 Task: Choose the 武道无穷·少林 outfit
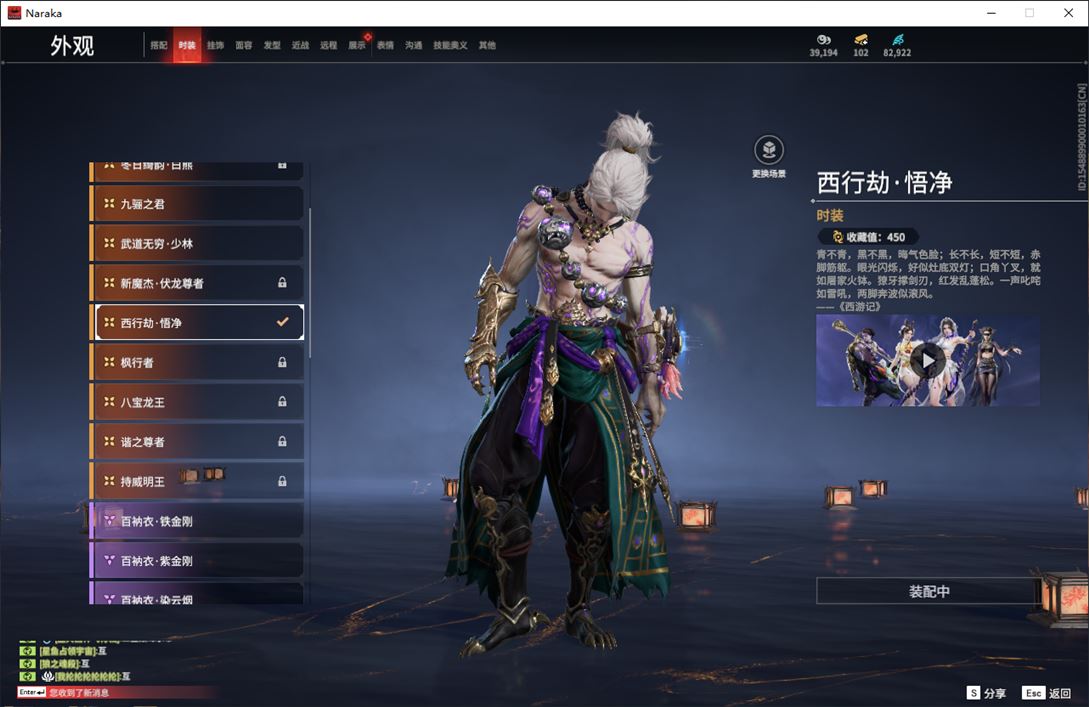coord(198,244)
